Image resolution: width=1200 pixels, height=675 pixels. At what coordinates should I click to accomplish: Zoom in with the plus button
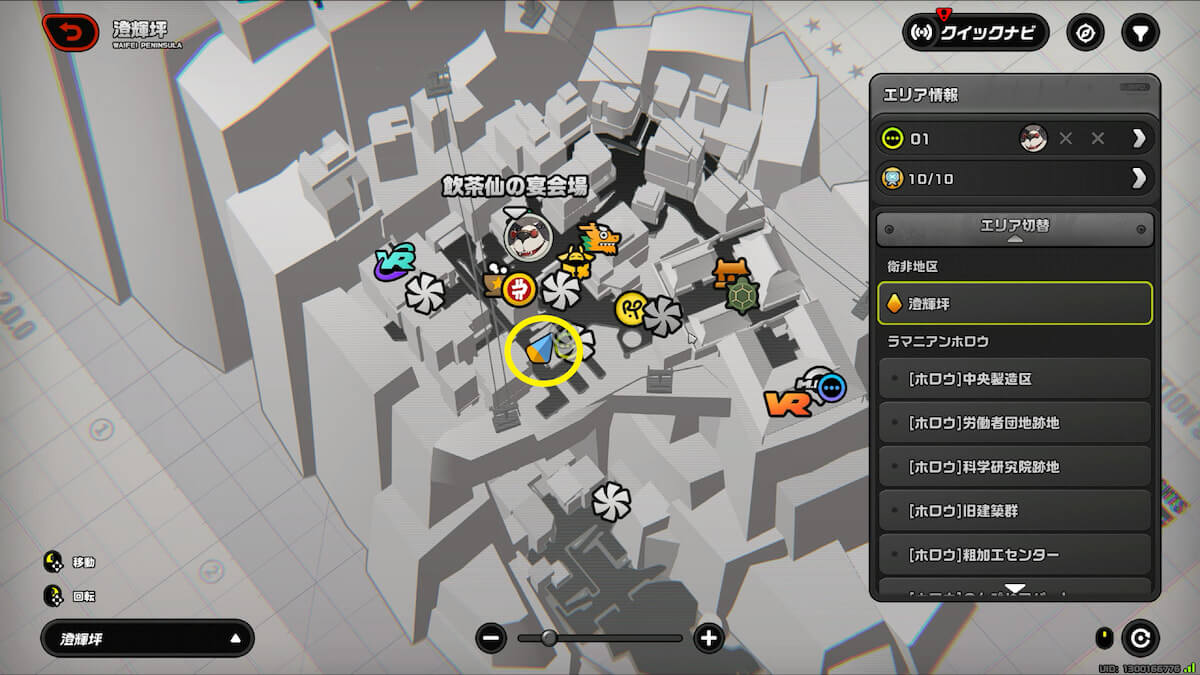[x=709, y=638]
